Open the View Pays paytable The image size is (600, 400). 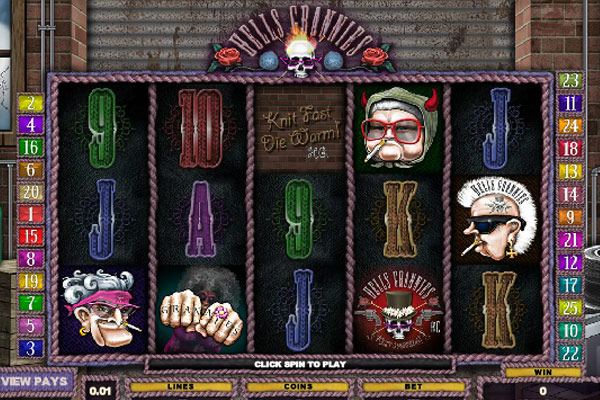click(35, 381)
